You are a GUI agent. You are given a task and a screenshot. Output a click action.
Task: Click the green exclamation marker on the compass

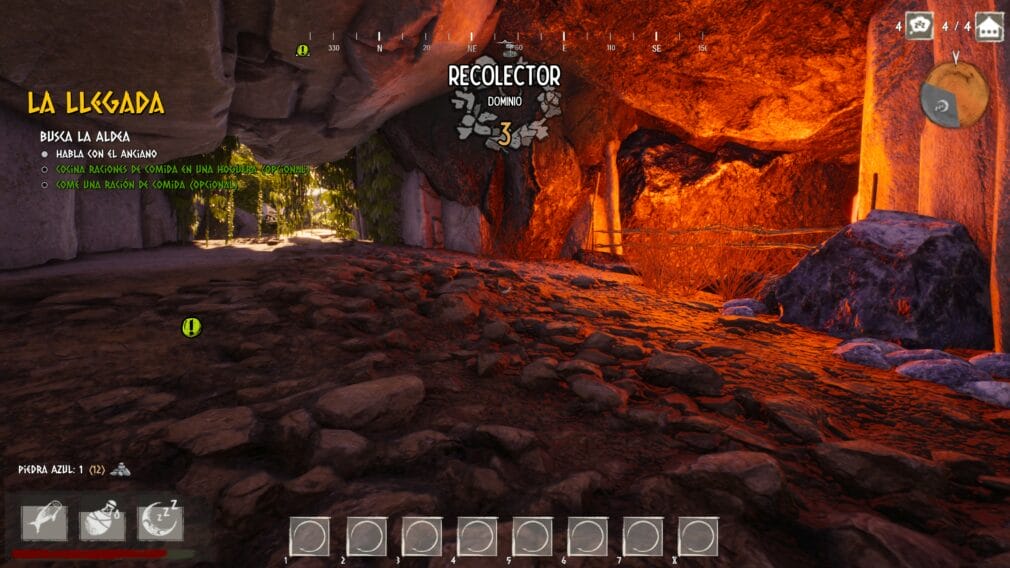pos(303,50)
